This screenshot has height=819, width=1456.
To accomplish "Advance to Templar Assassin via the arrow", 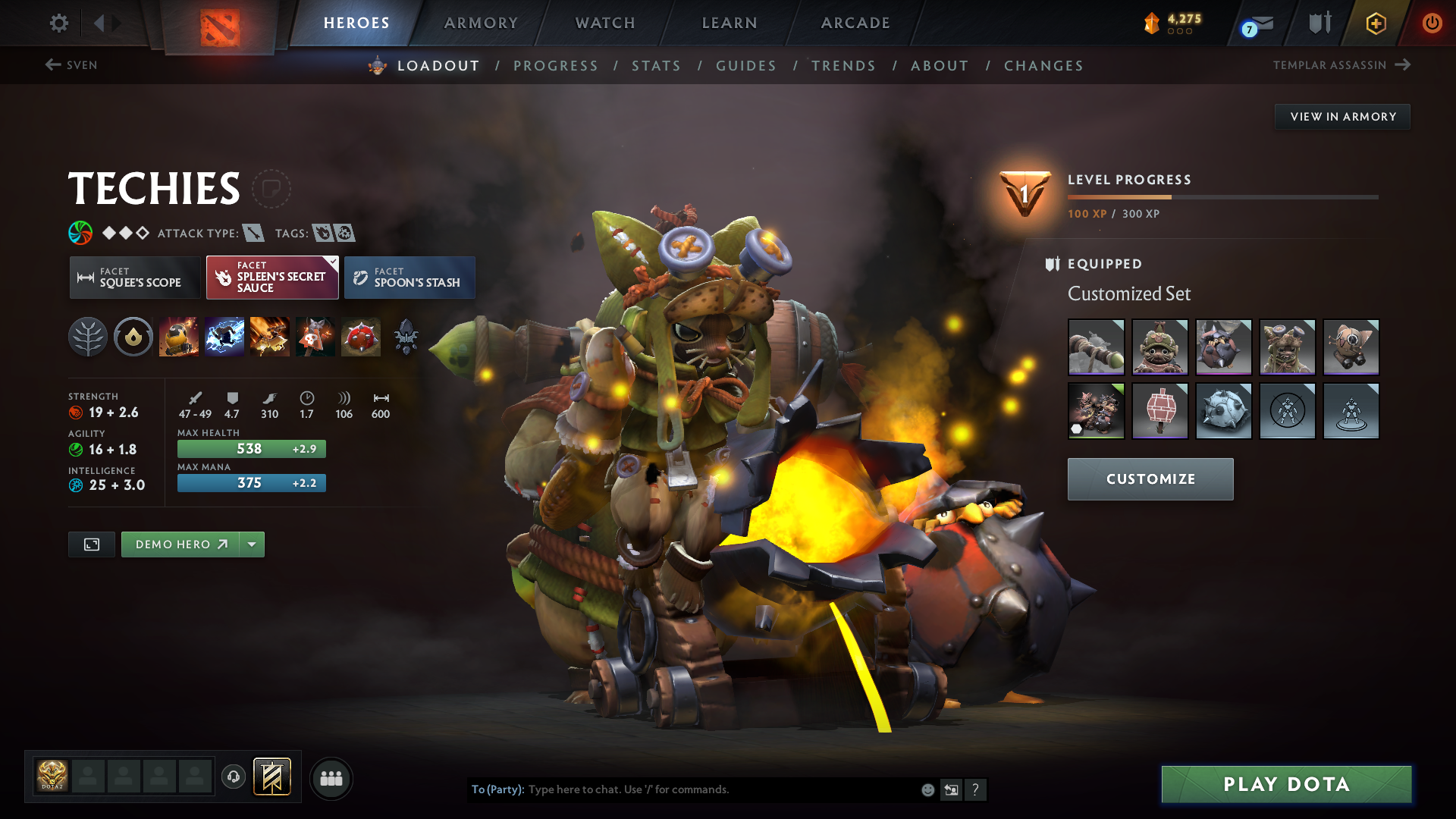I will [1402, 65].
